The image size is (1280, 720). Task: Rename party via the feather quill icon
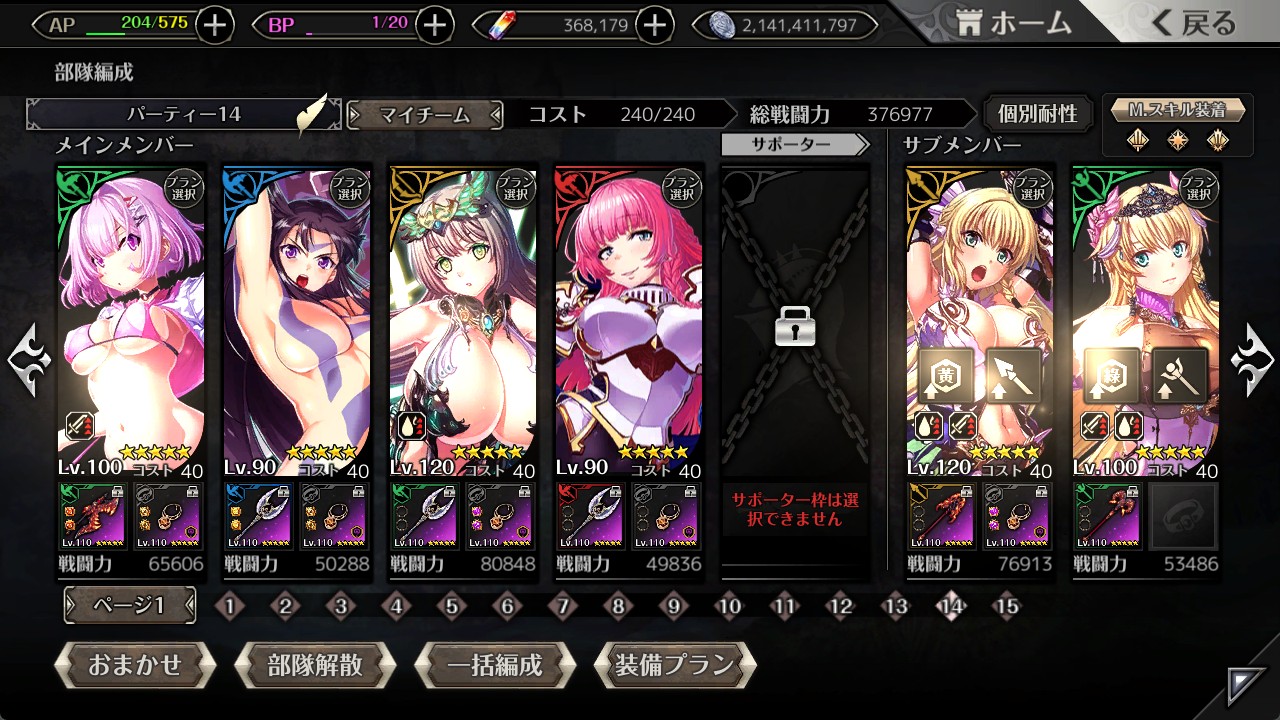(x=312, y=115)
